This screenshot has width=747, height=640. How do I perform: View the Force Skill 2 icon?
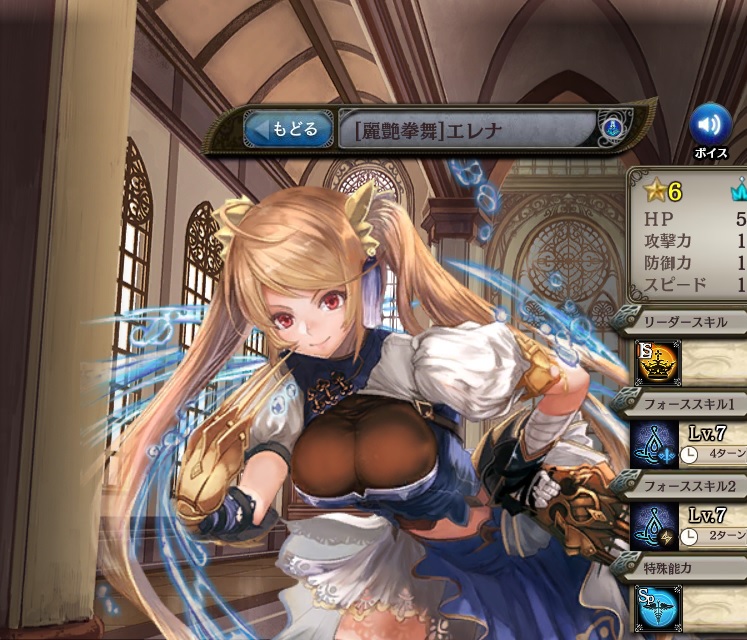pos(657,526)
